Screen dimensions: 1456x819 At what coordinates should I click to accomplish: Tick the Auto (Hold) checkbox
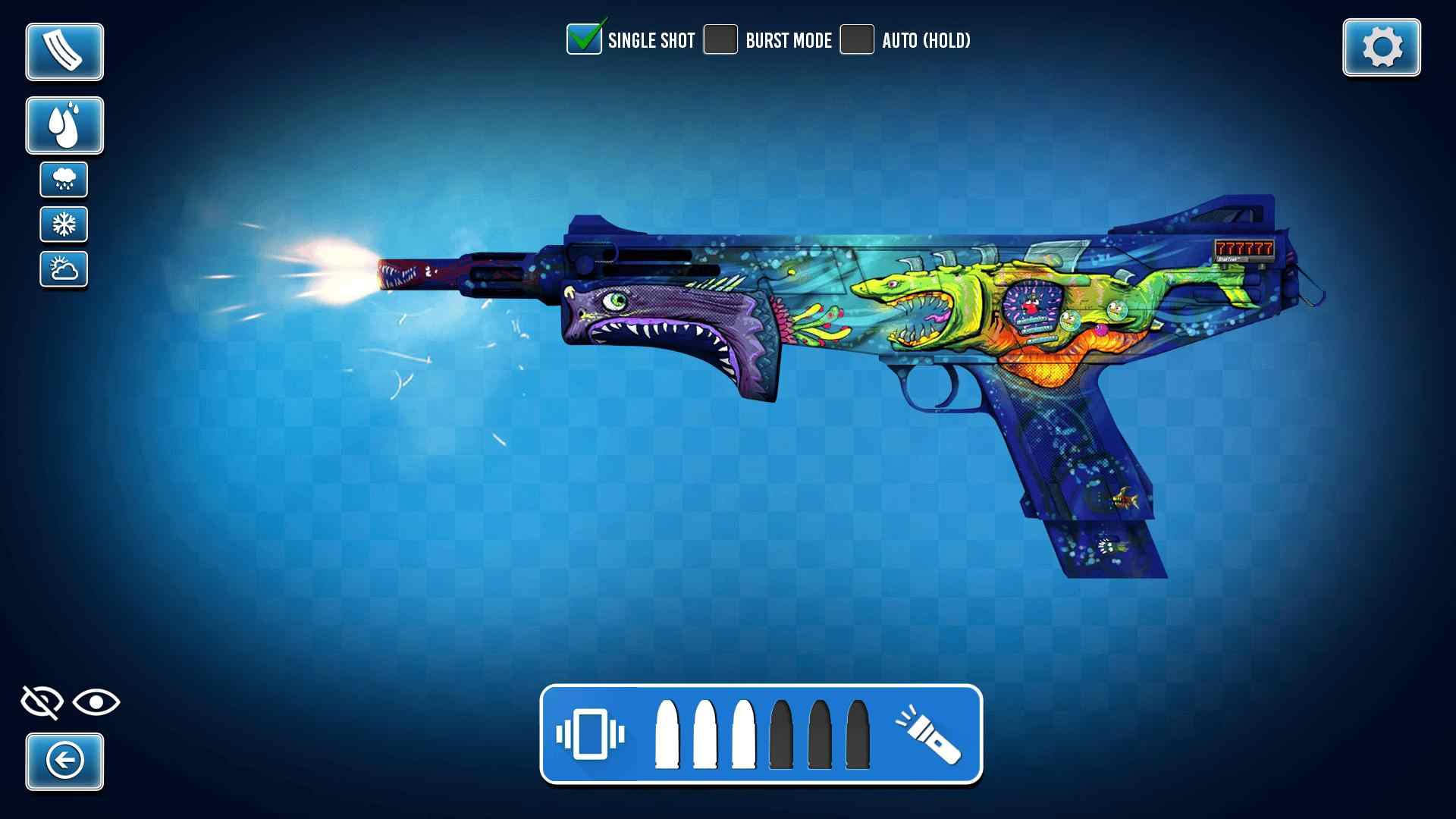click(x=857, y=39)
